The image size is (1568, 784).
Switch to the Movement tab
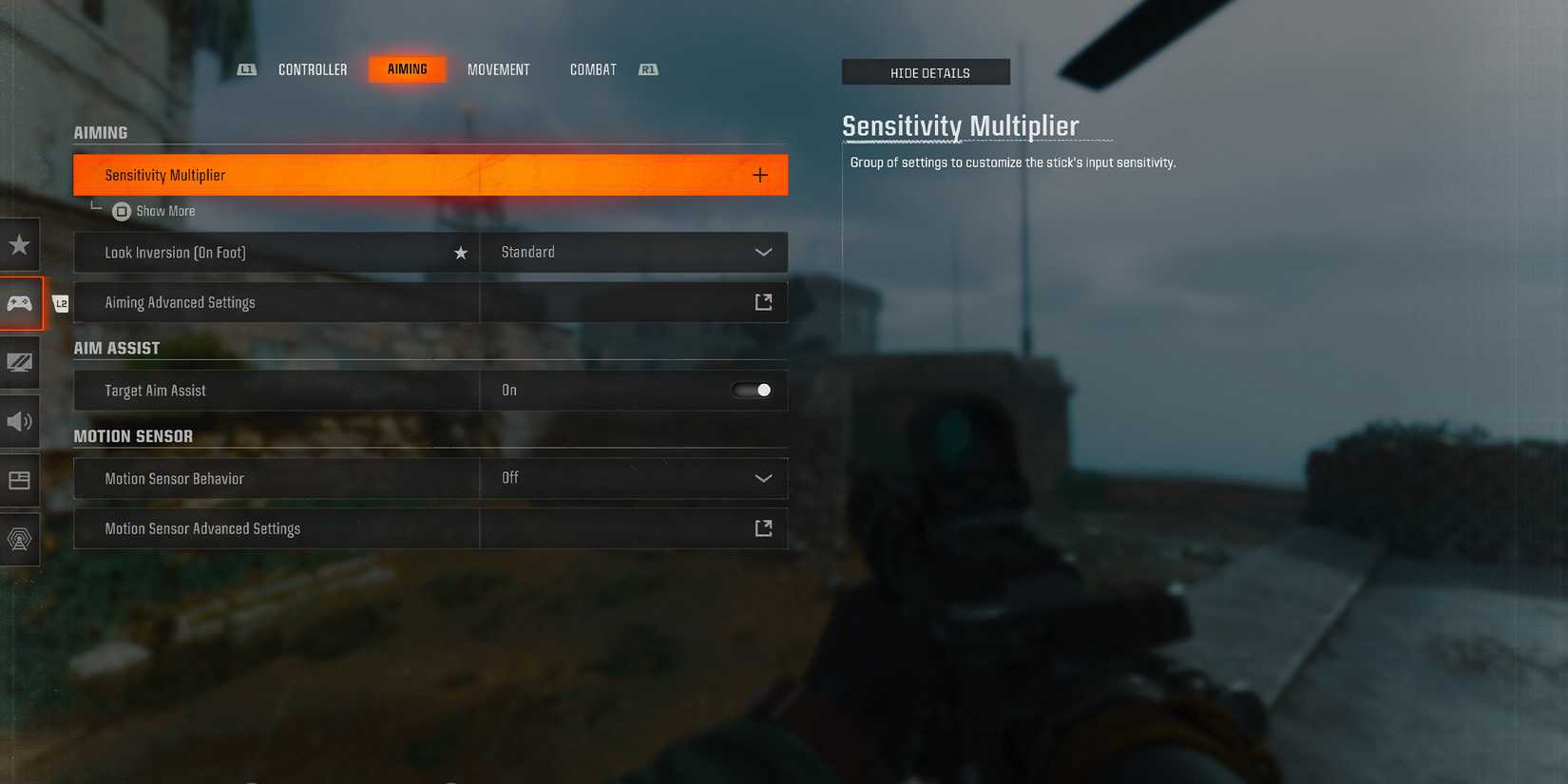click(x=498, y=68)
